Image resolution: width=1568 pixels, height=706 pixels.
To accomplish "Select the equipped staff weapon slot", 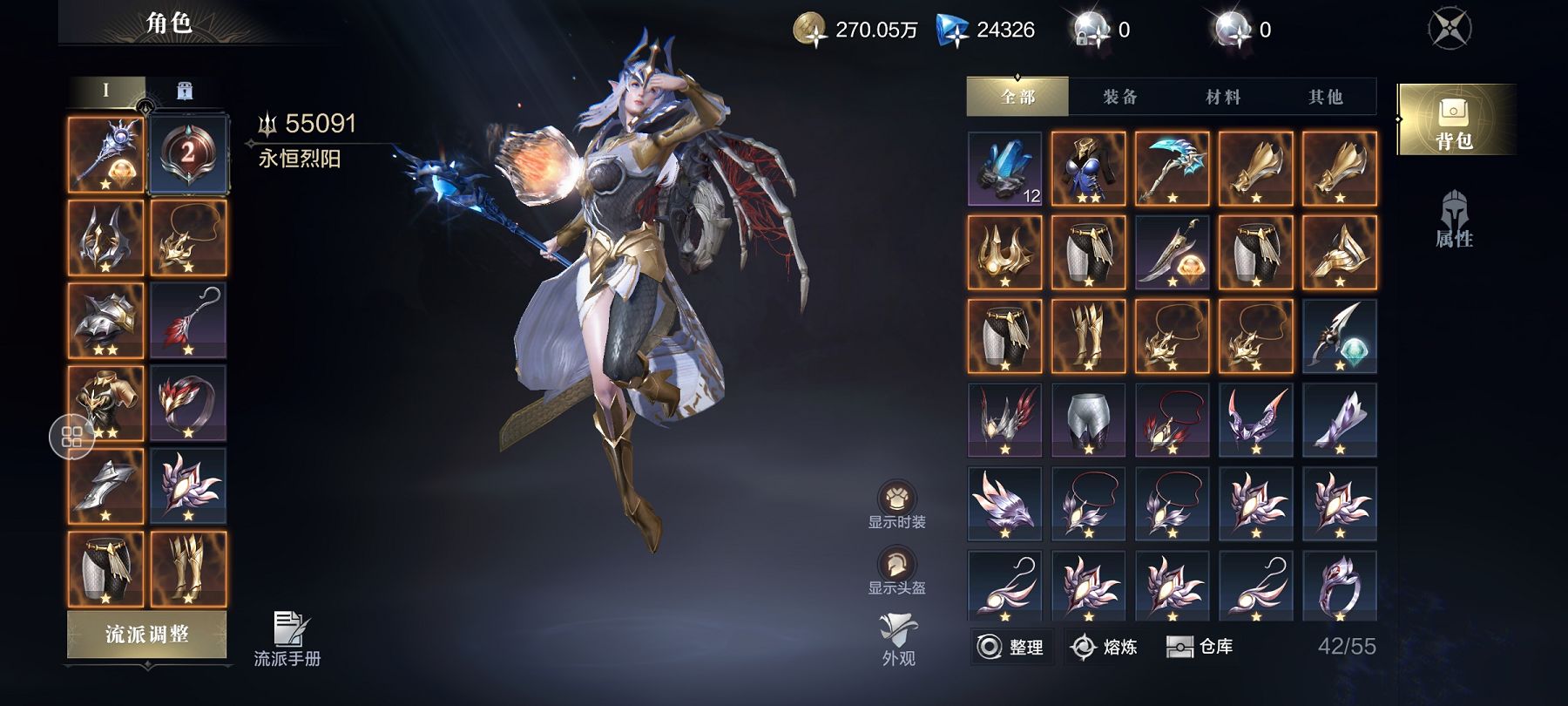I will click(x=105, y=155).
